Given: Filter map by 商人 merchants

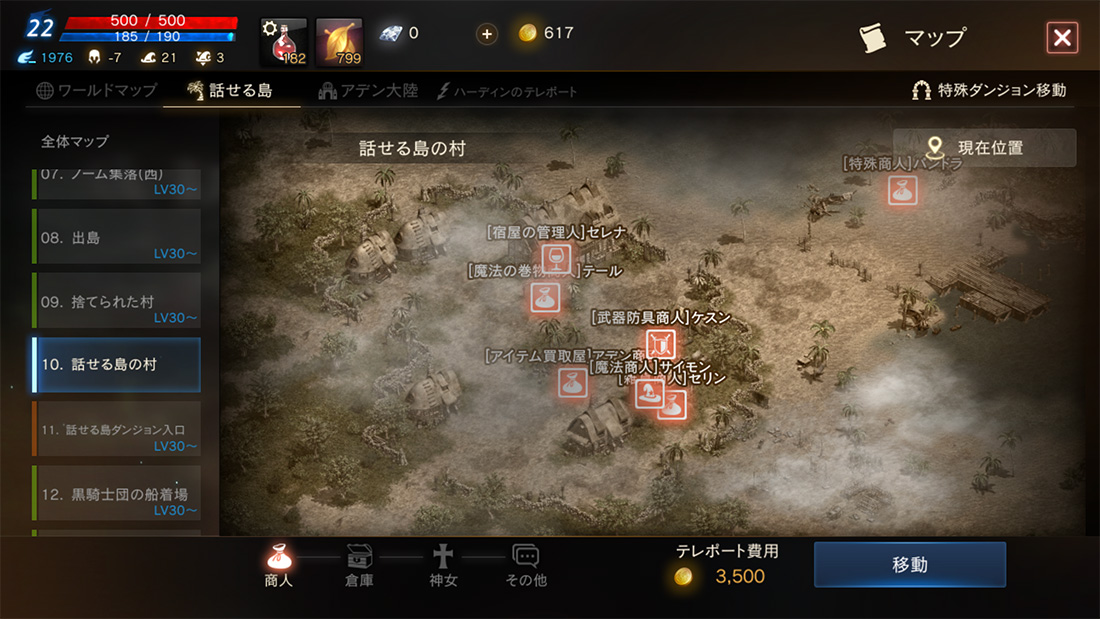Looking at the screenshot, I should (279, 566).
